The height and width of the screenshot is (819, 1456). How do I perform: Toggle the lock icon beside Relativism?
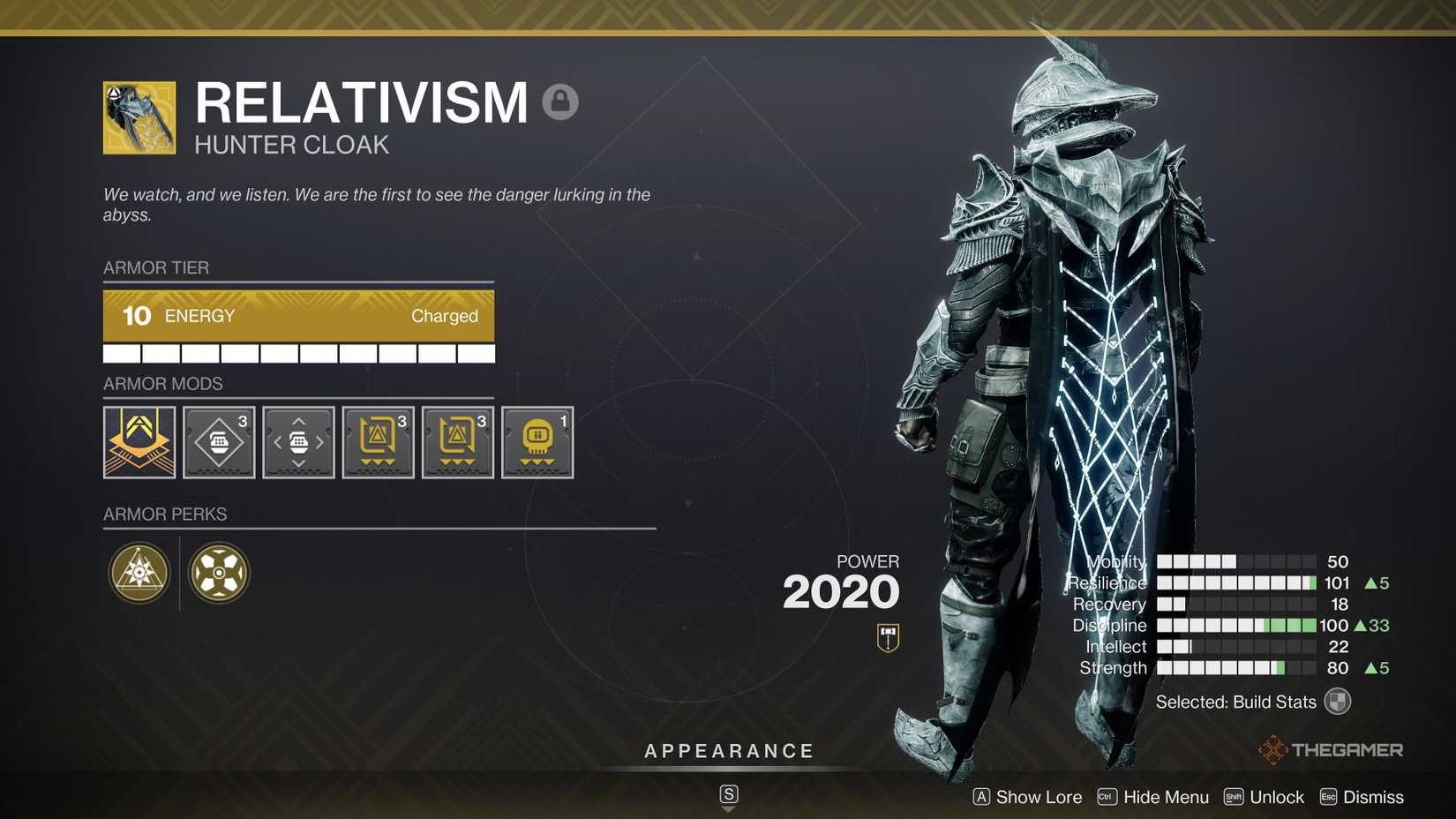click(x=561, y=103)
